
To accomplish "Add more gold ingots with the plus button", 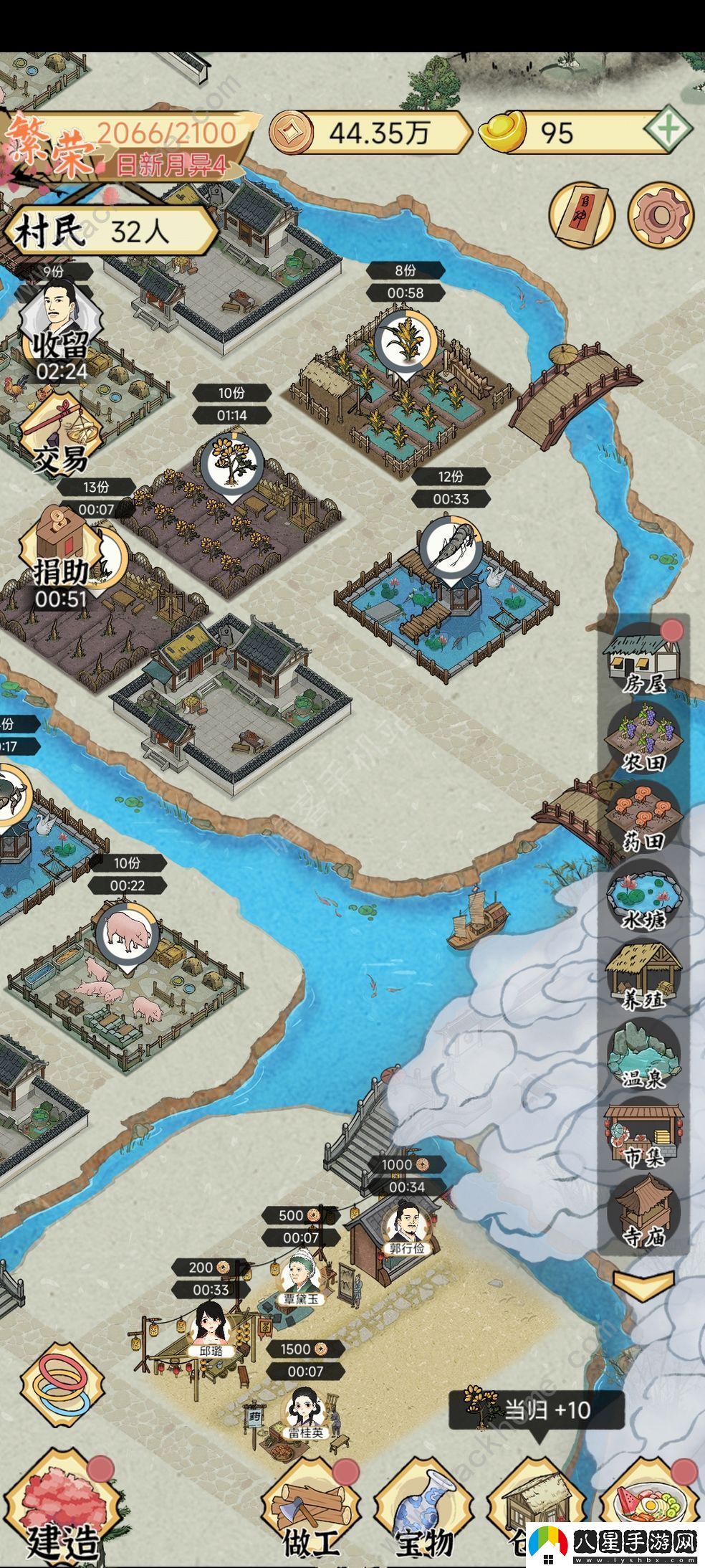I will [667, 131].
